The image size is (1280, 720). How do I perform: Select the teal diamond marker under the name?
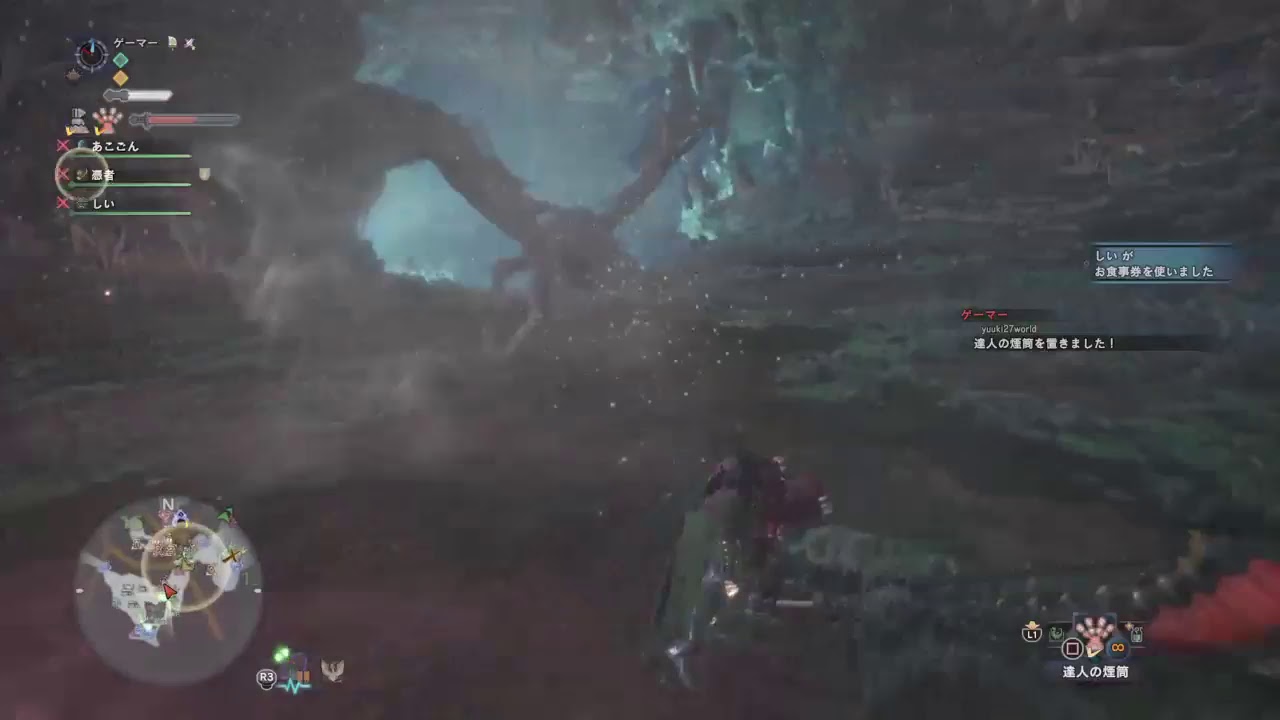pyautogui.click(x=121, y=59)
